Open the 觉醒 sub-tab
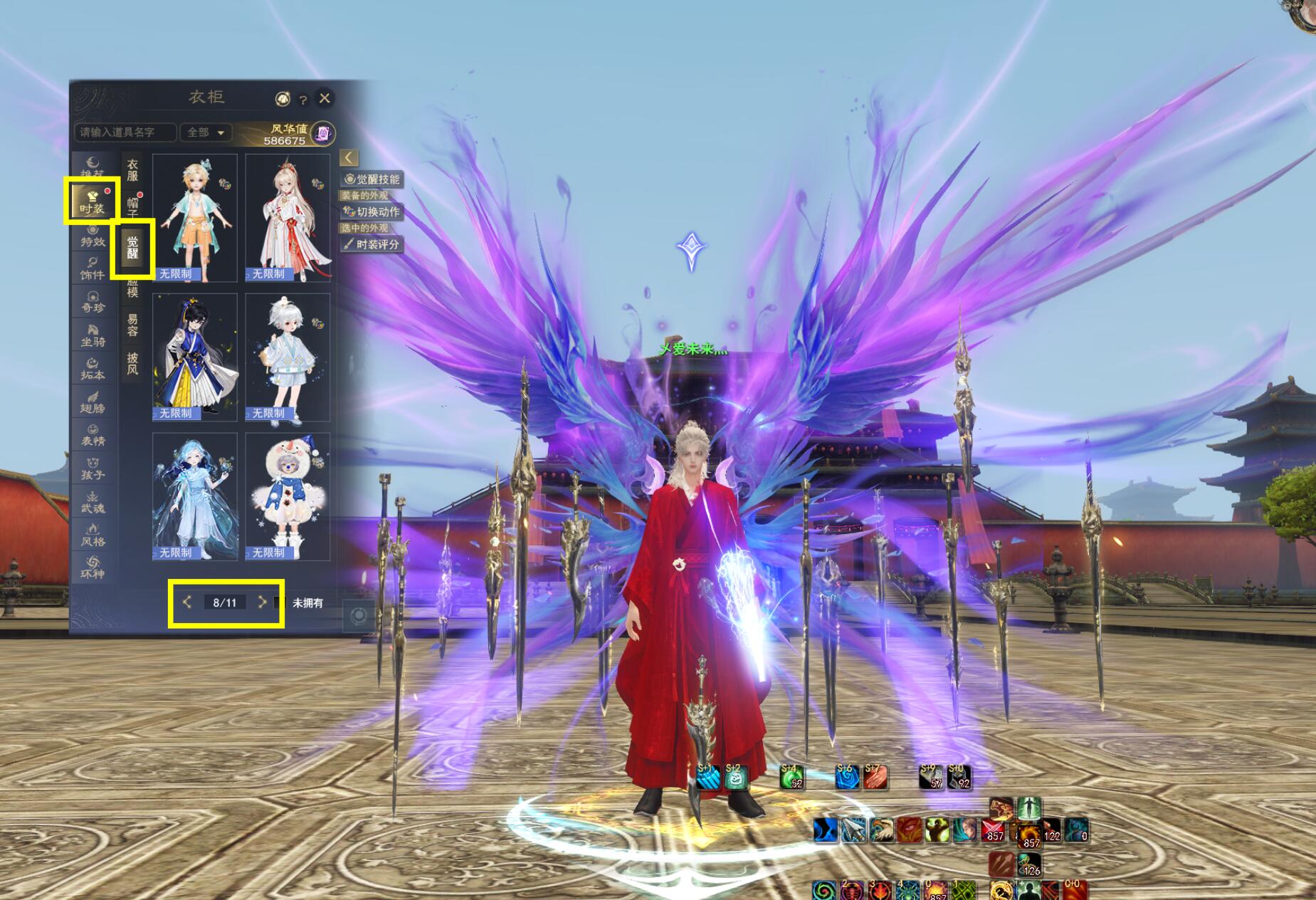 point(132,247)
